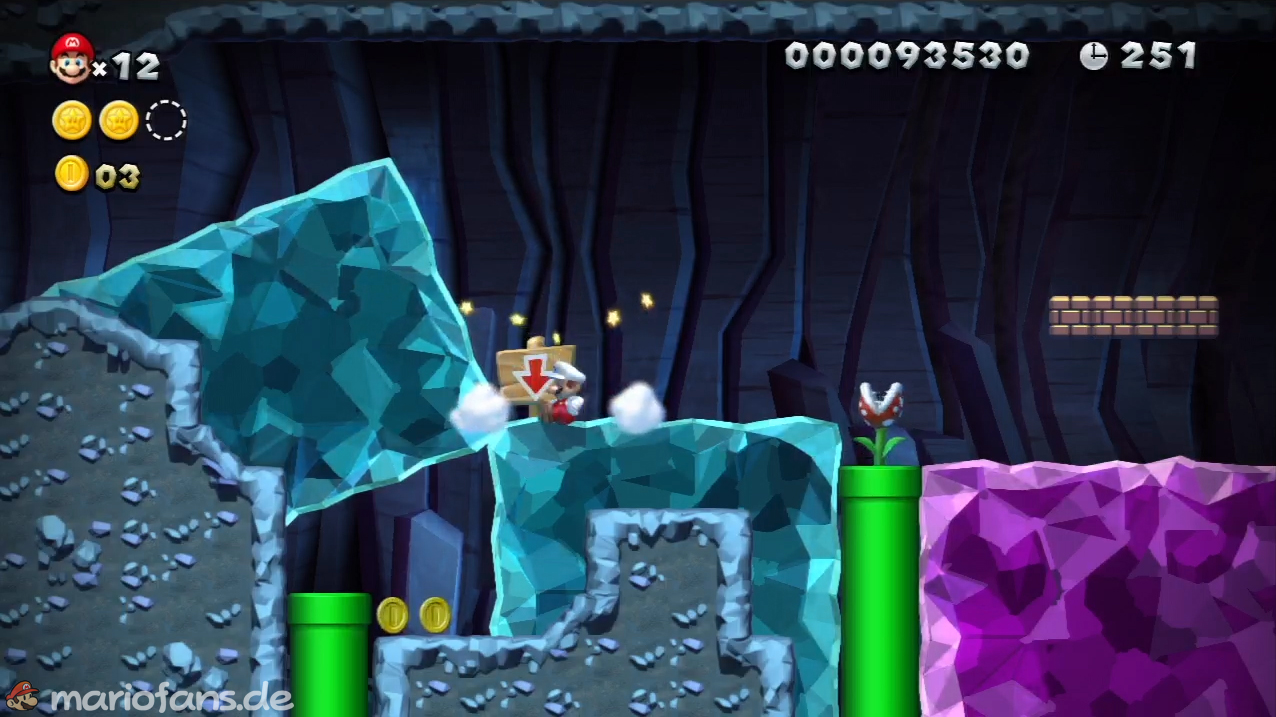Click the gold coin counter icon
Screen dimensions: 1276x717
point(72,174)
